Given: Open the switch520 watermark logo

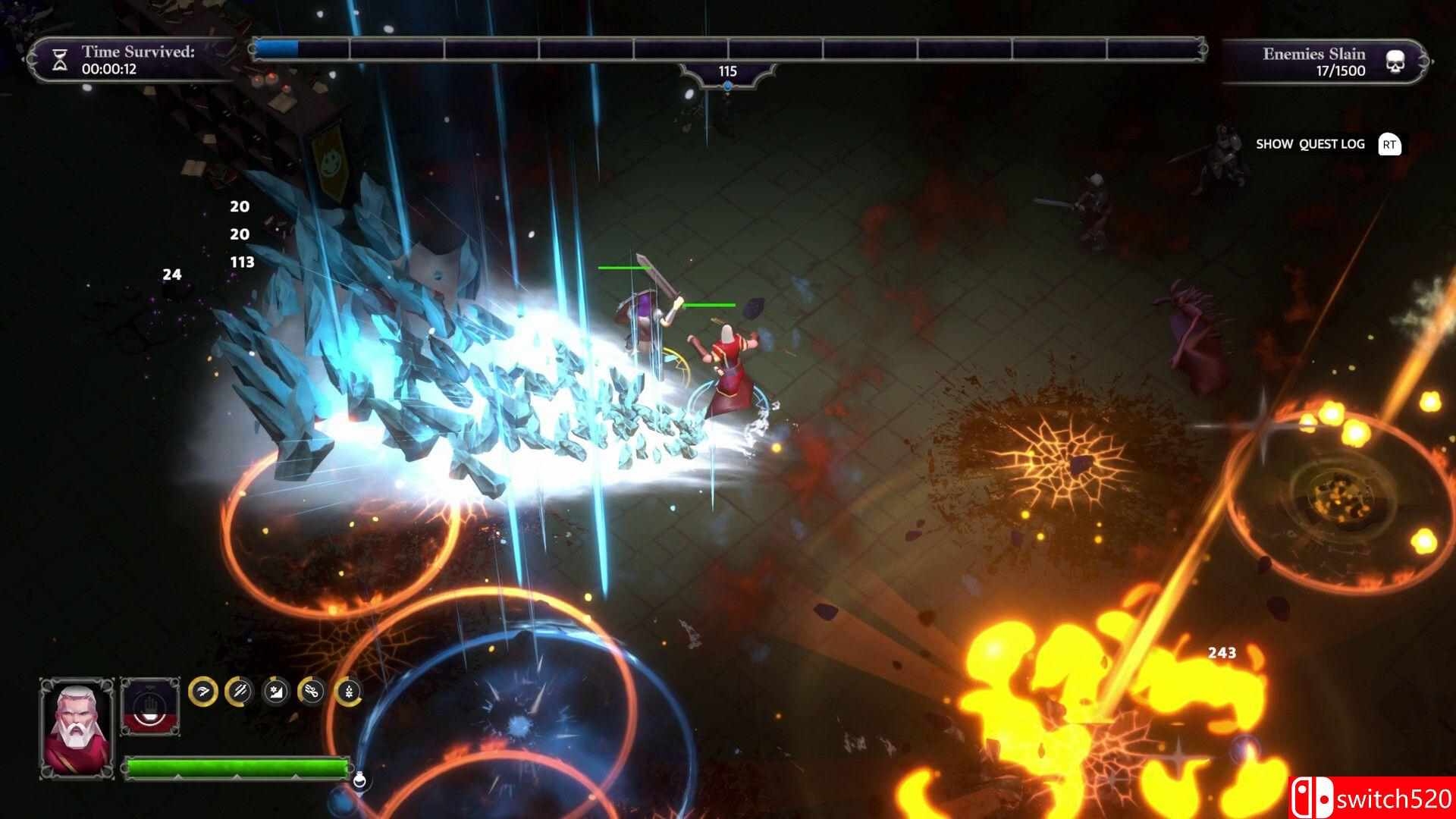Looking at the screenshot, I should tap(1371, 798).
